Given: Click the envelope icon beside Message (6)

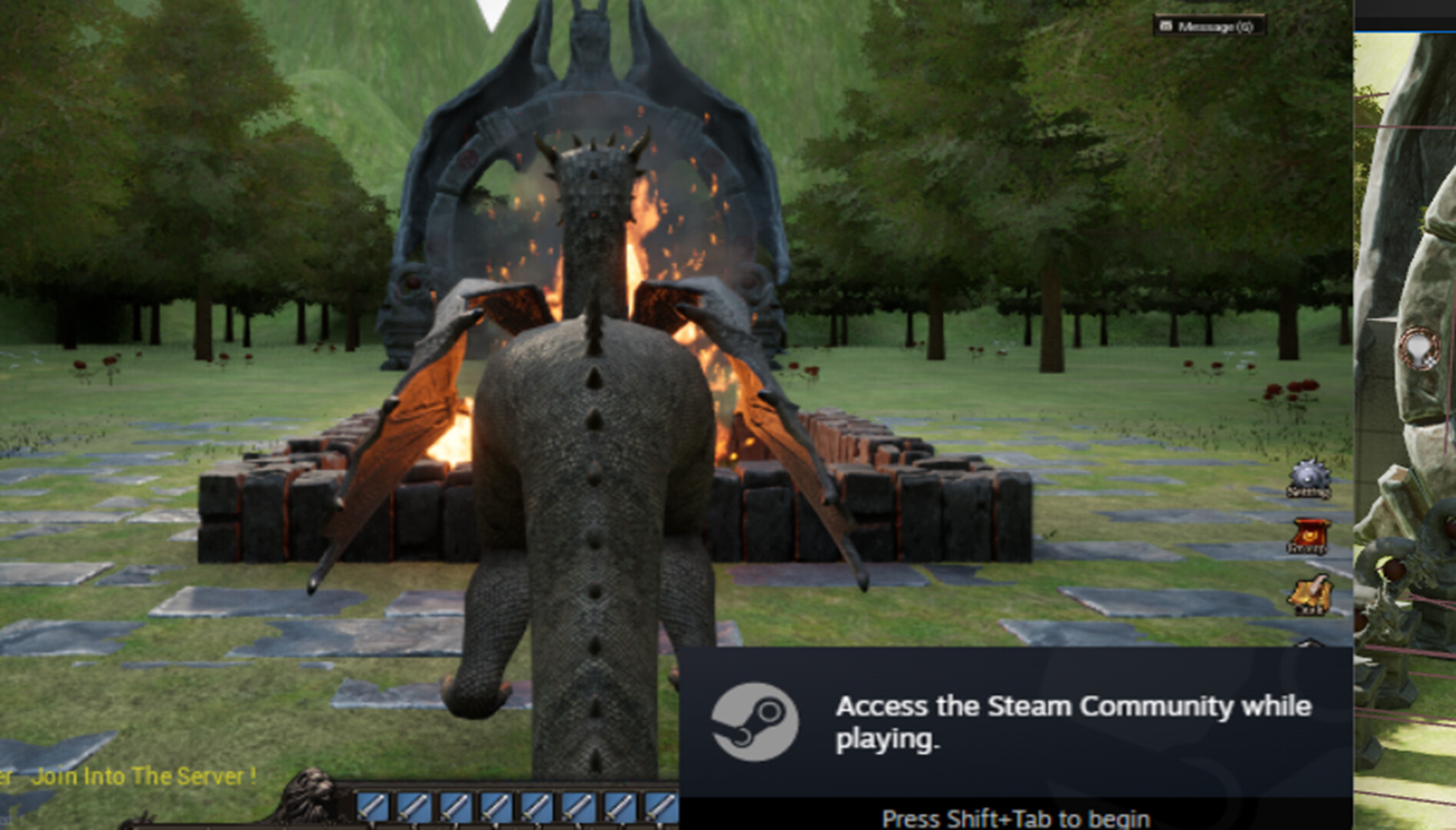Looking at the screenshot, I should tap(1165, 25).
